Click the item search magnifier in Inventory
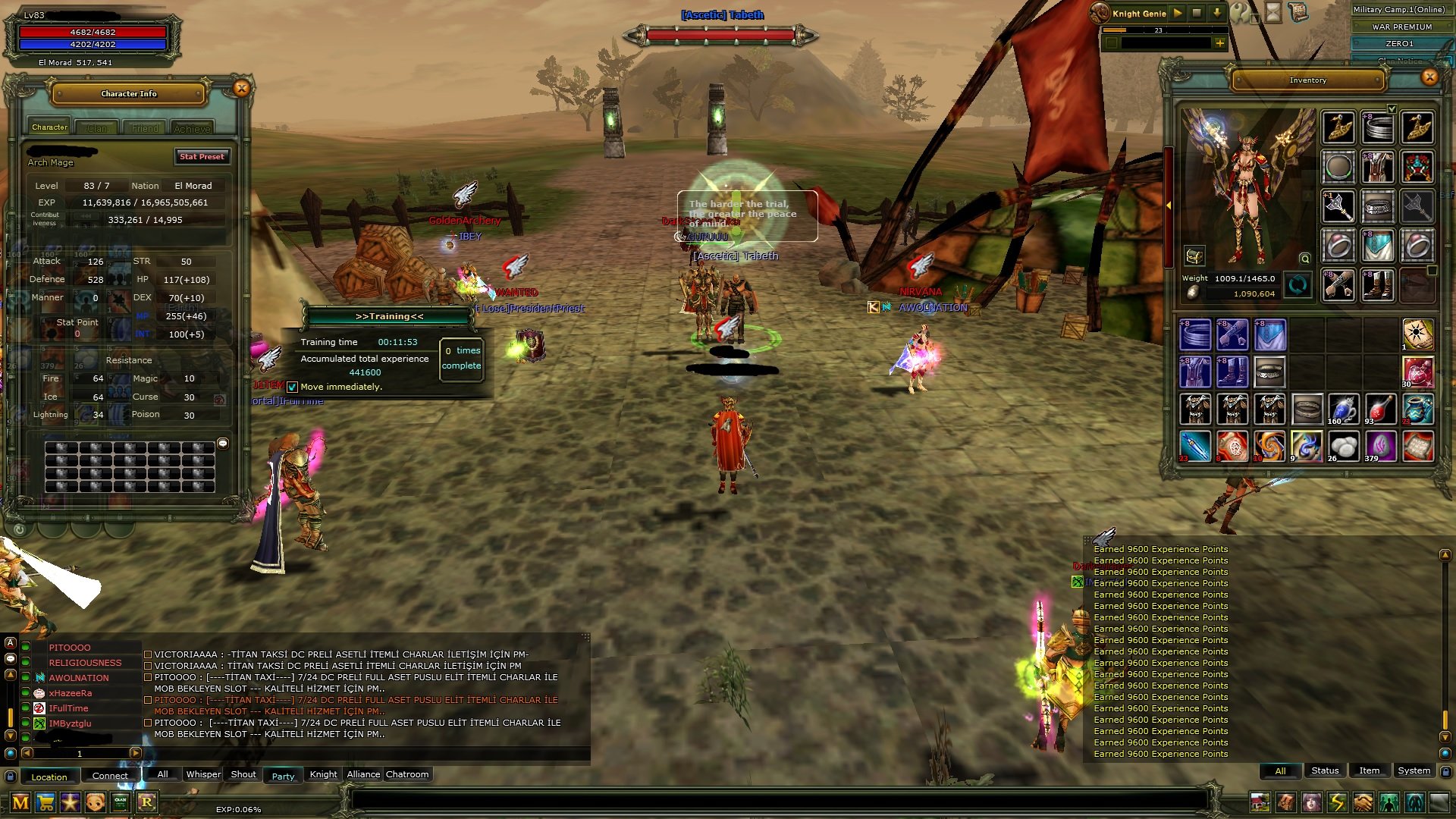This screenshot has width=1456, height=819. [1304, 259]
